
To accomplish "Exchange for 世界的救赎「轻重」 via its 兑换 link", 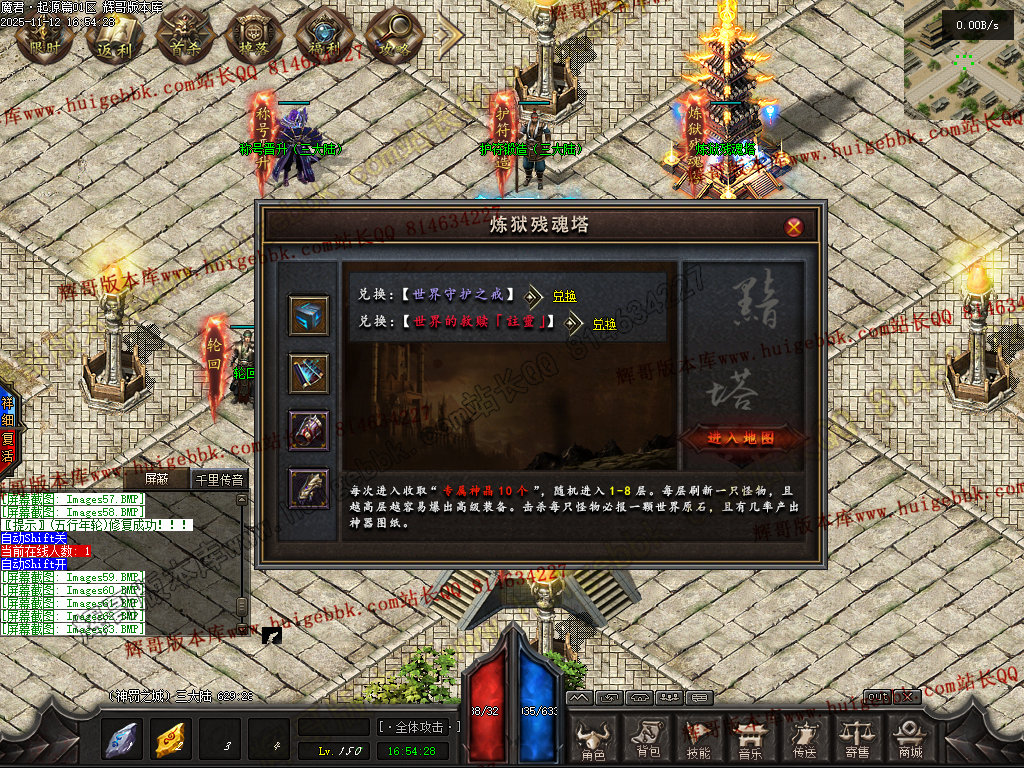I will click(x=604, y=324).
